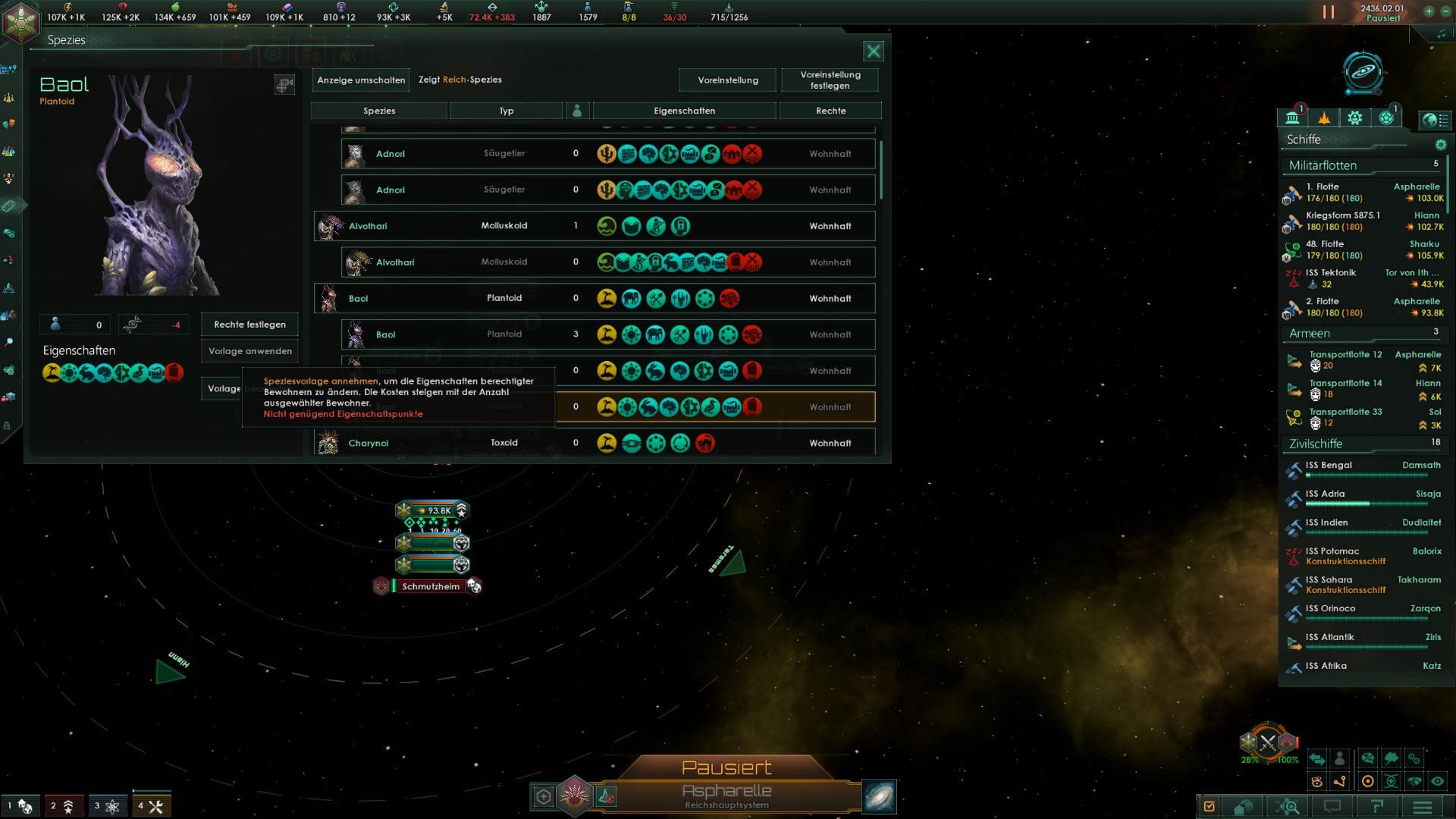Rotate the Baol portrait with camera icon
This screenshot has height=819, width=1456.
[x=284, y=85]
